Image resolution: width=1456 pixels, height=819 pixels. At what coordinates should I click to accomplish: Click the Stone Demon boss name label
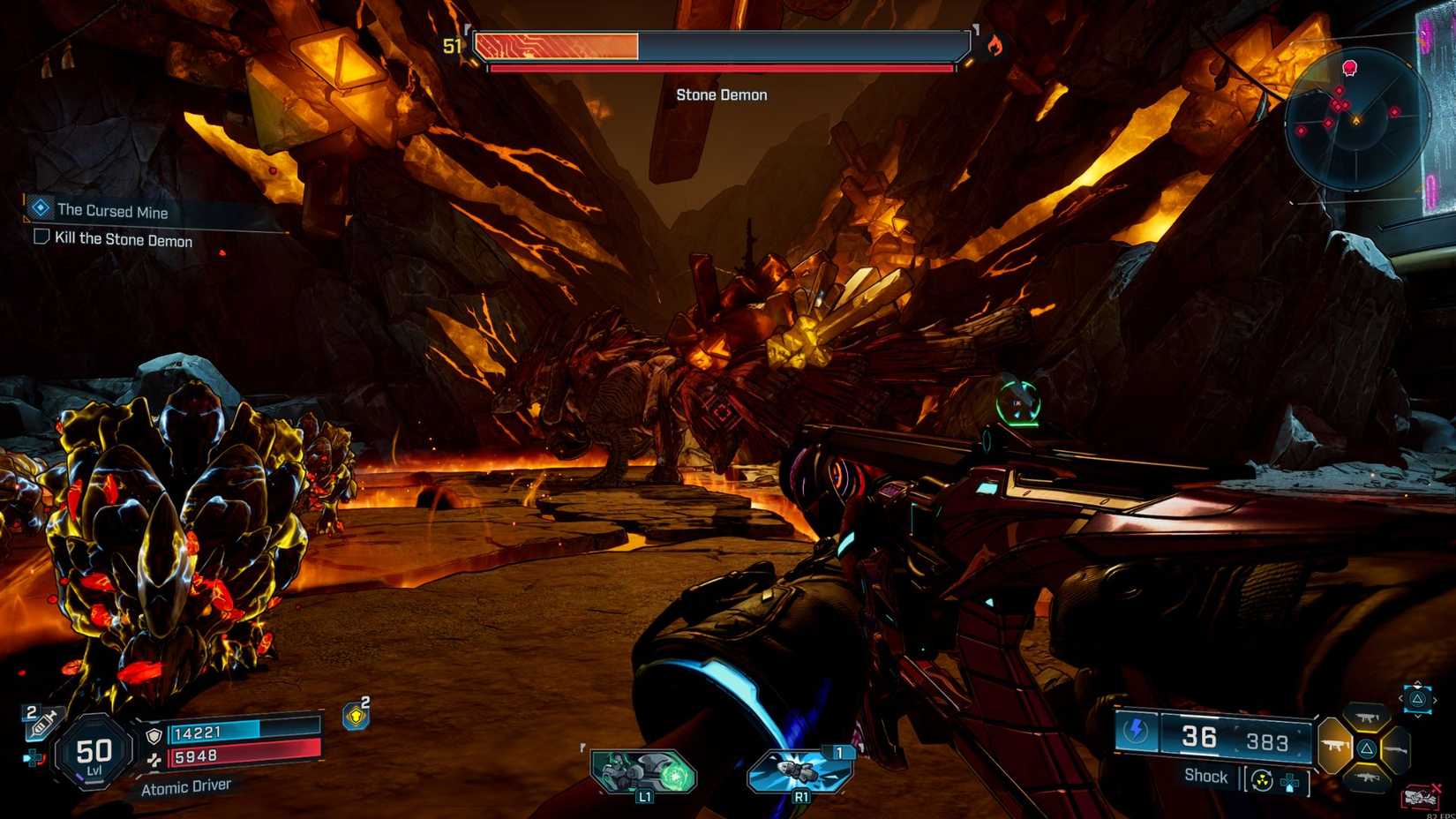(x=722, y=94)
